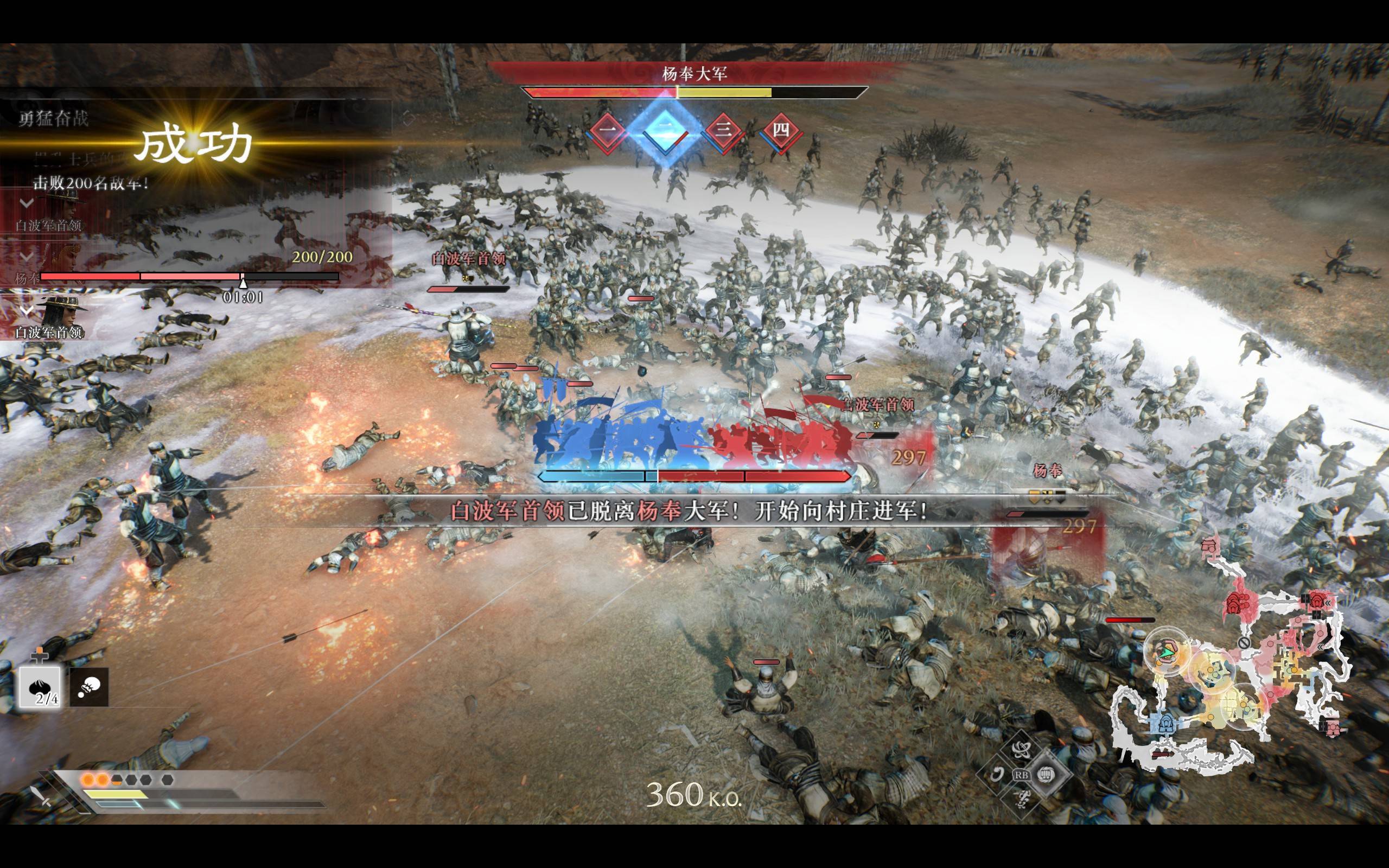Select the 杨奉 target entry in objectives
Image resolution: width=1389 pixels, height=868 pixels.
pyautogui.click(x=28, y=278)
